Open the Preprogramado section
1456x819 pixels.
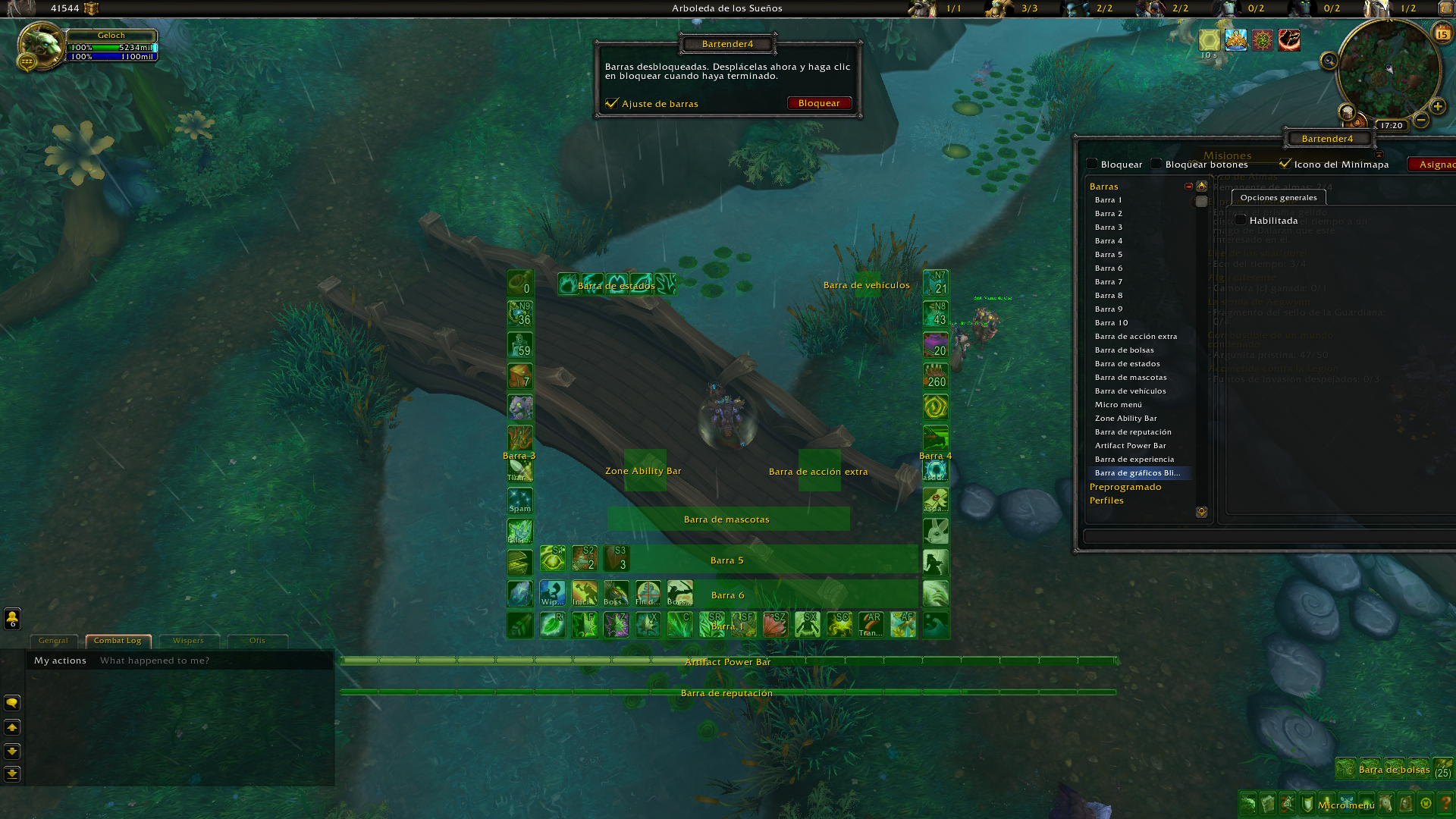coord(1125,487)
